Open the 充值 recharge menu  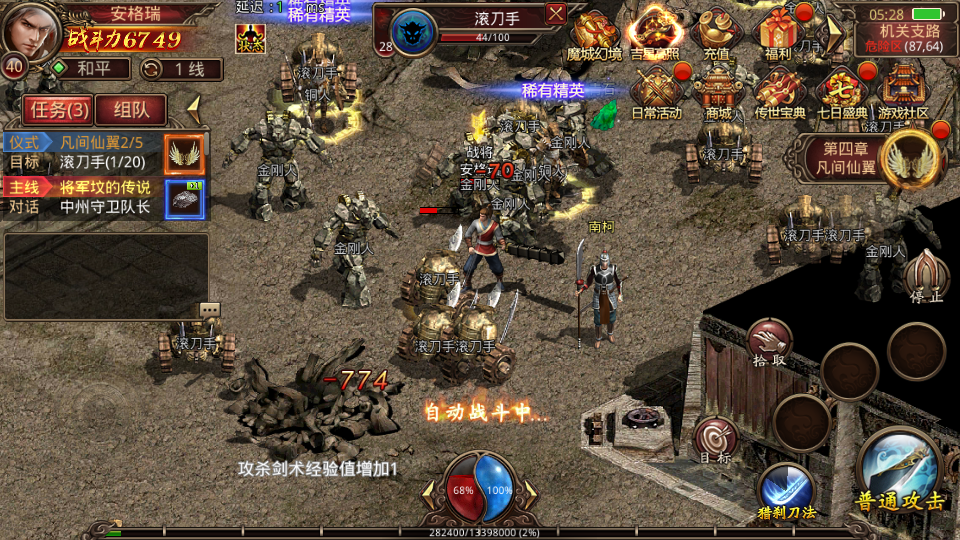[x=715, y=36]
